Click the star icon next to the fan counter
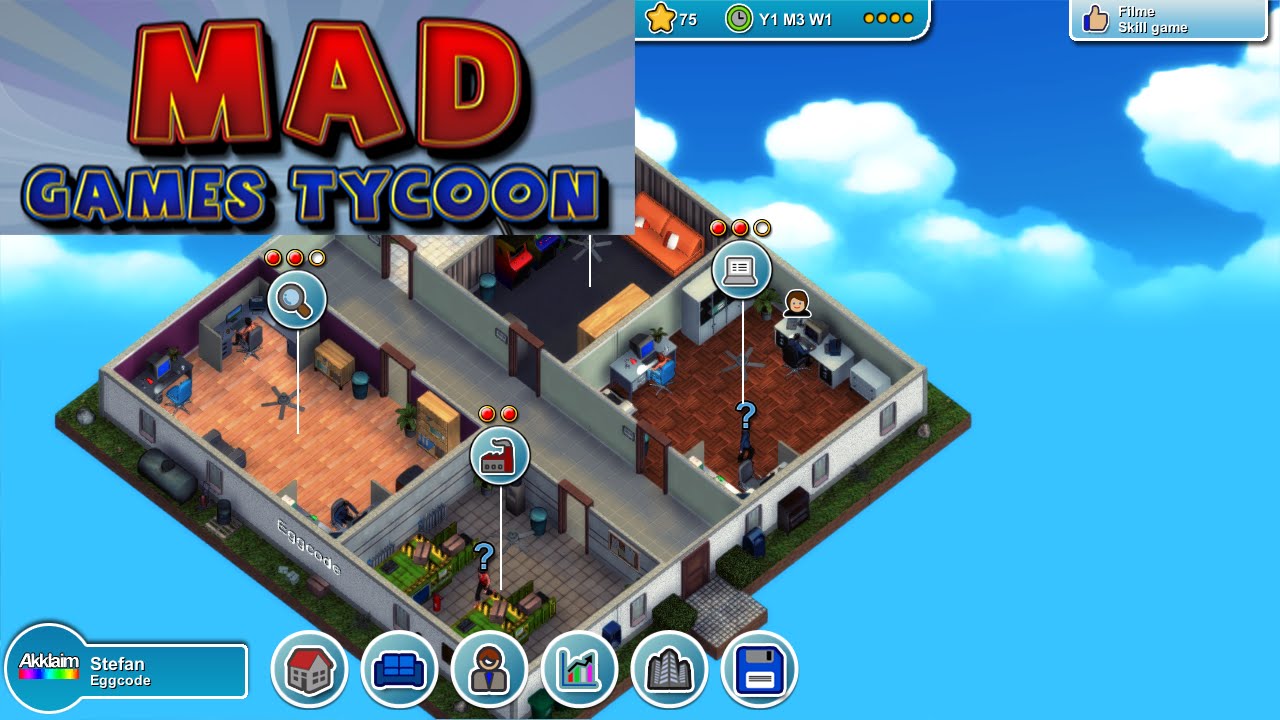The image size is (1280, 720). coord(659,17)
